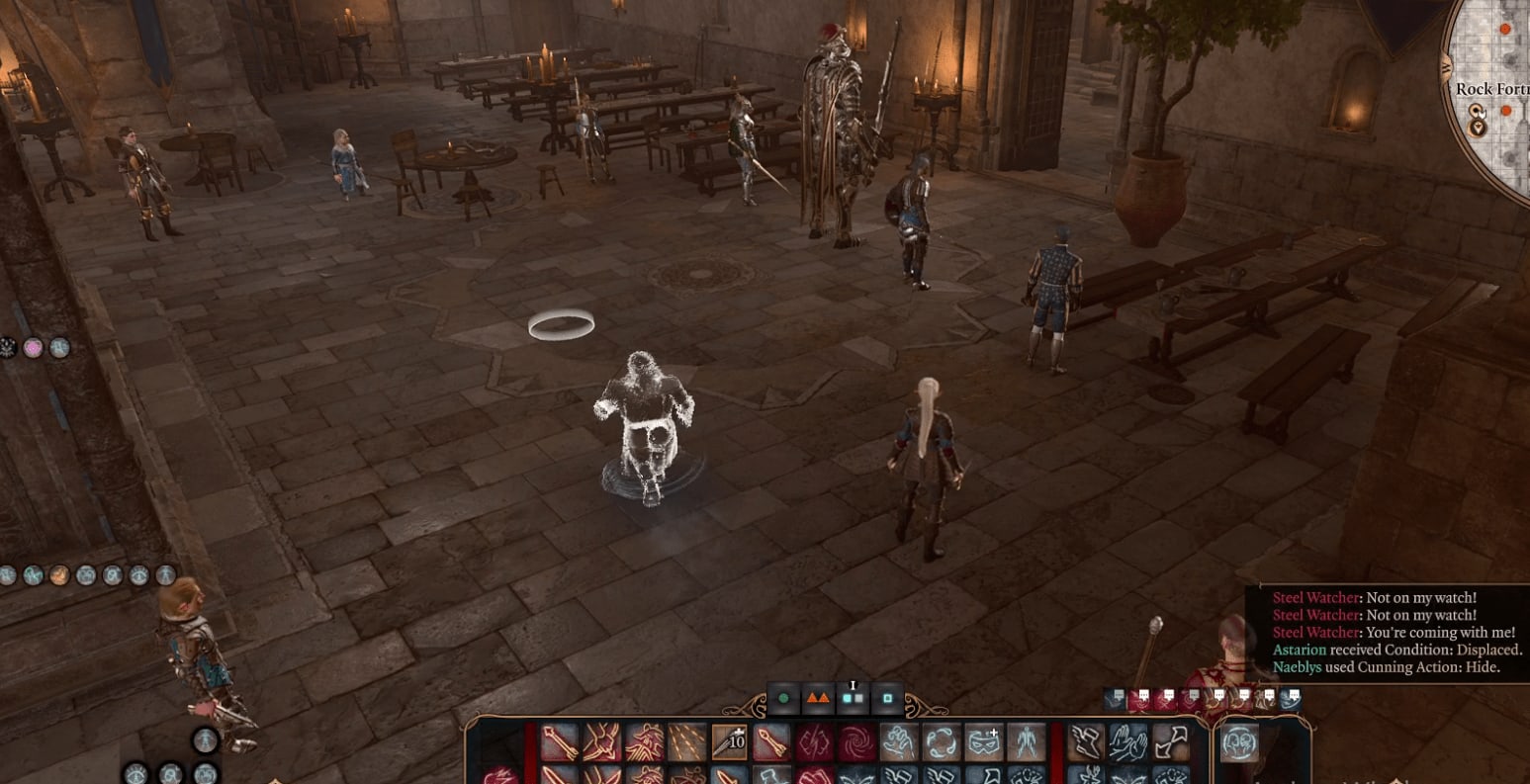Select the orange triangles bonus action resource
Screen dimensions: 1530x784
tap(818, 698)
